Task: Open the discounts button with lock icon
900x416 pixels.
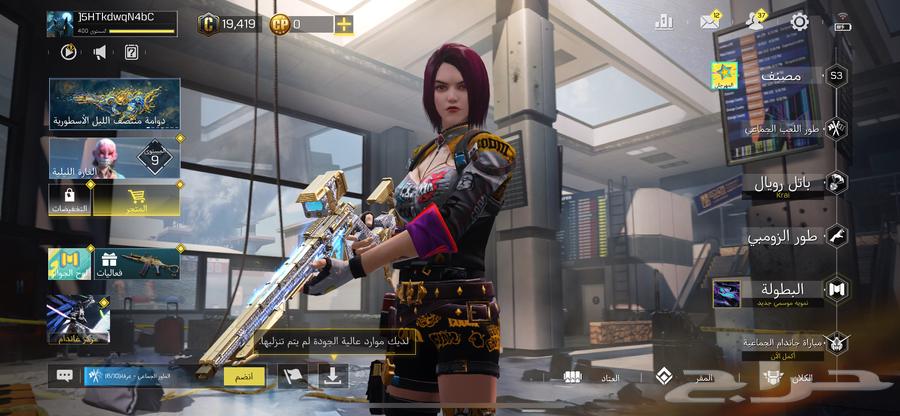Action: coord(69,200)
